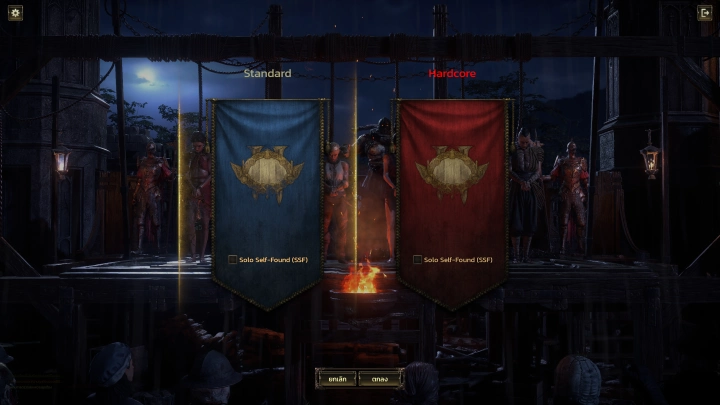This screenshot has height=405, width=720.
Task: Exit using the door icon button
Action: click(x=704, y=13)
